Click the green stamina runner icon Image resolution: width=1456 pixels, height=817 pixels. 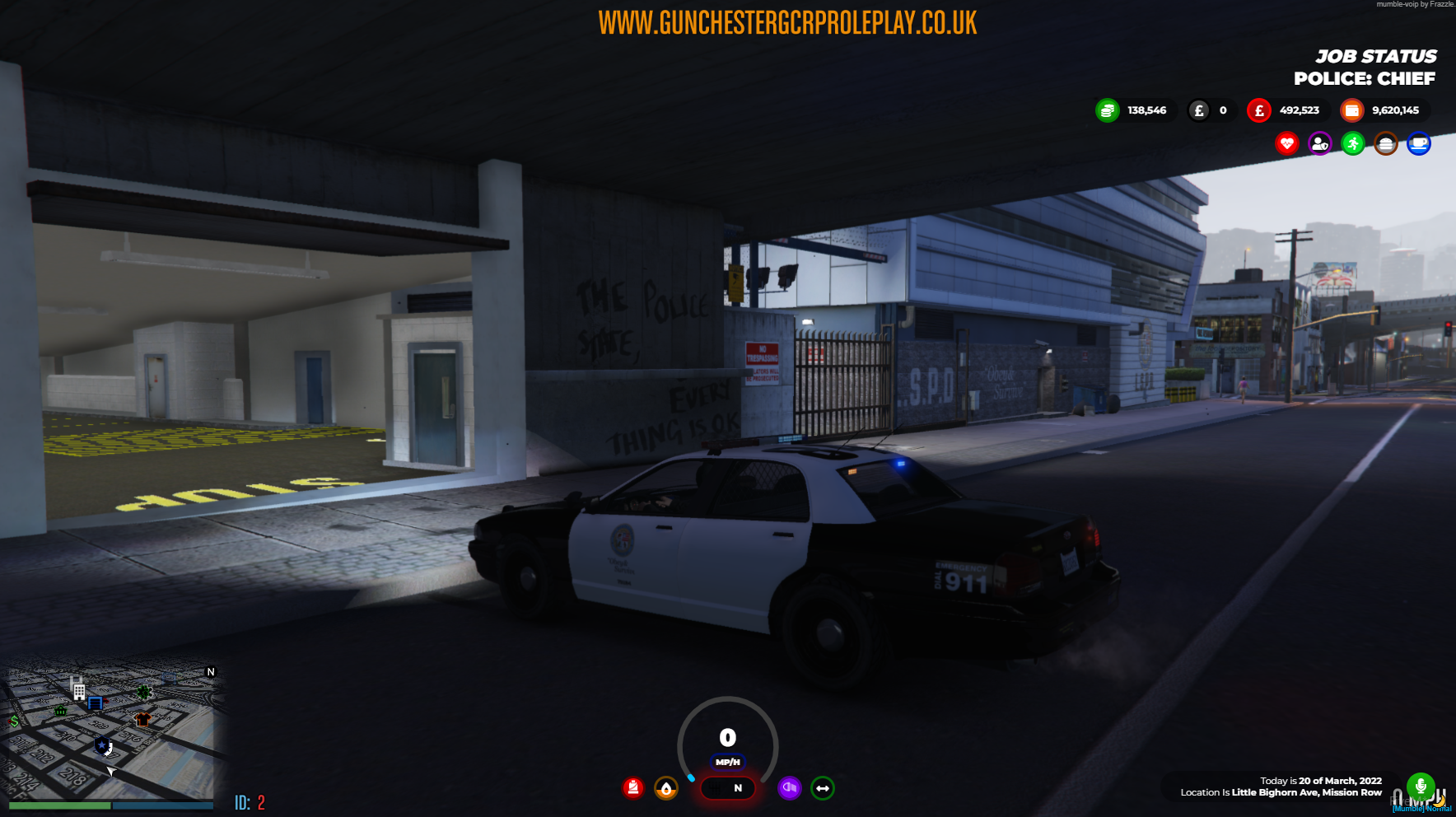coord(1353,143)
